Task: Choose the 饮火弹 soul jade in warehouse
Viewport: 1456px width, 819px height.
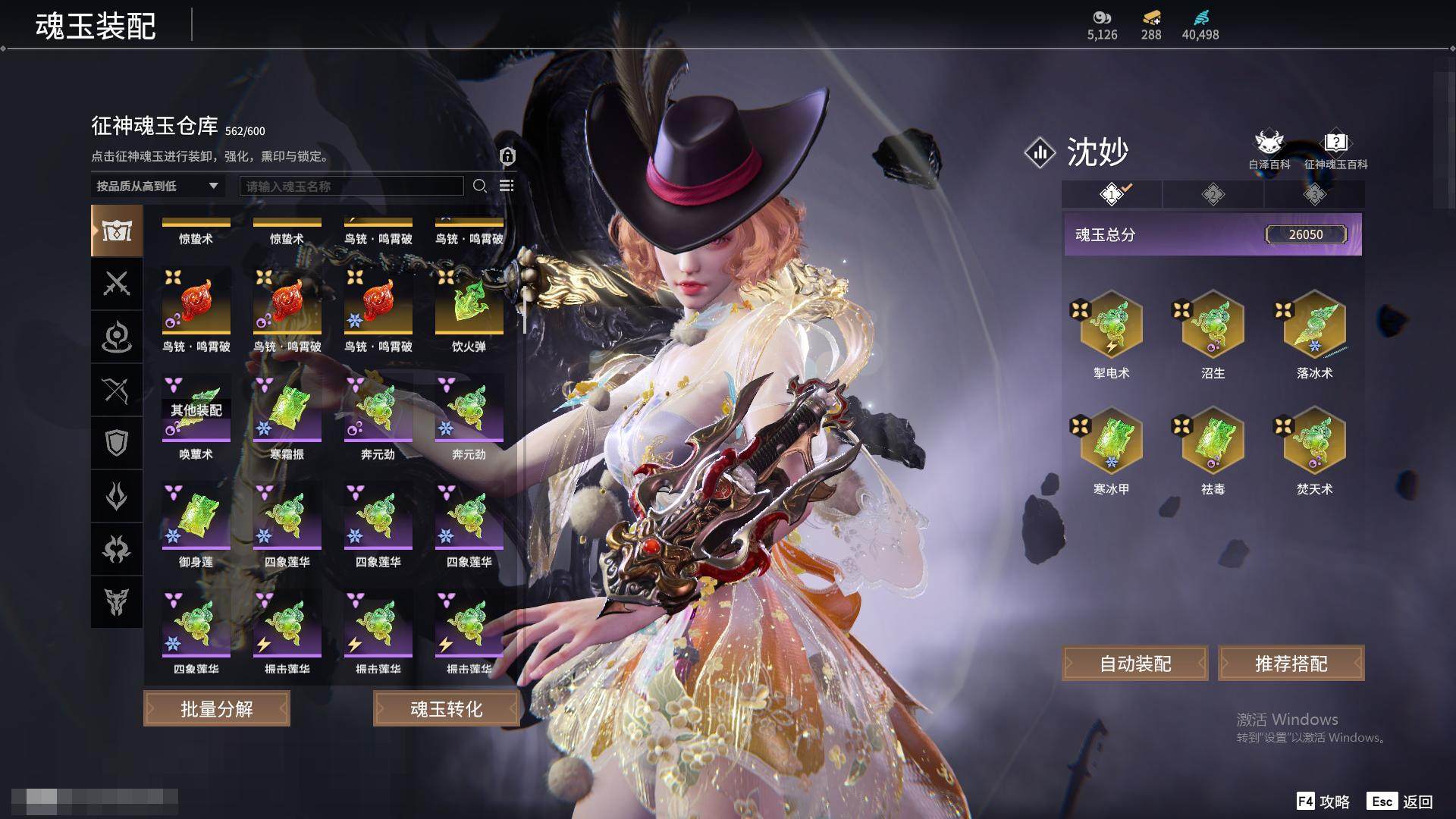Action: coord(469,303)
